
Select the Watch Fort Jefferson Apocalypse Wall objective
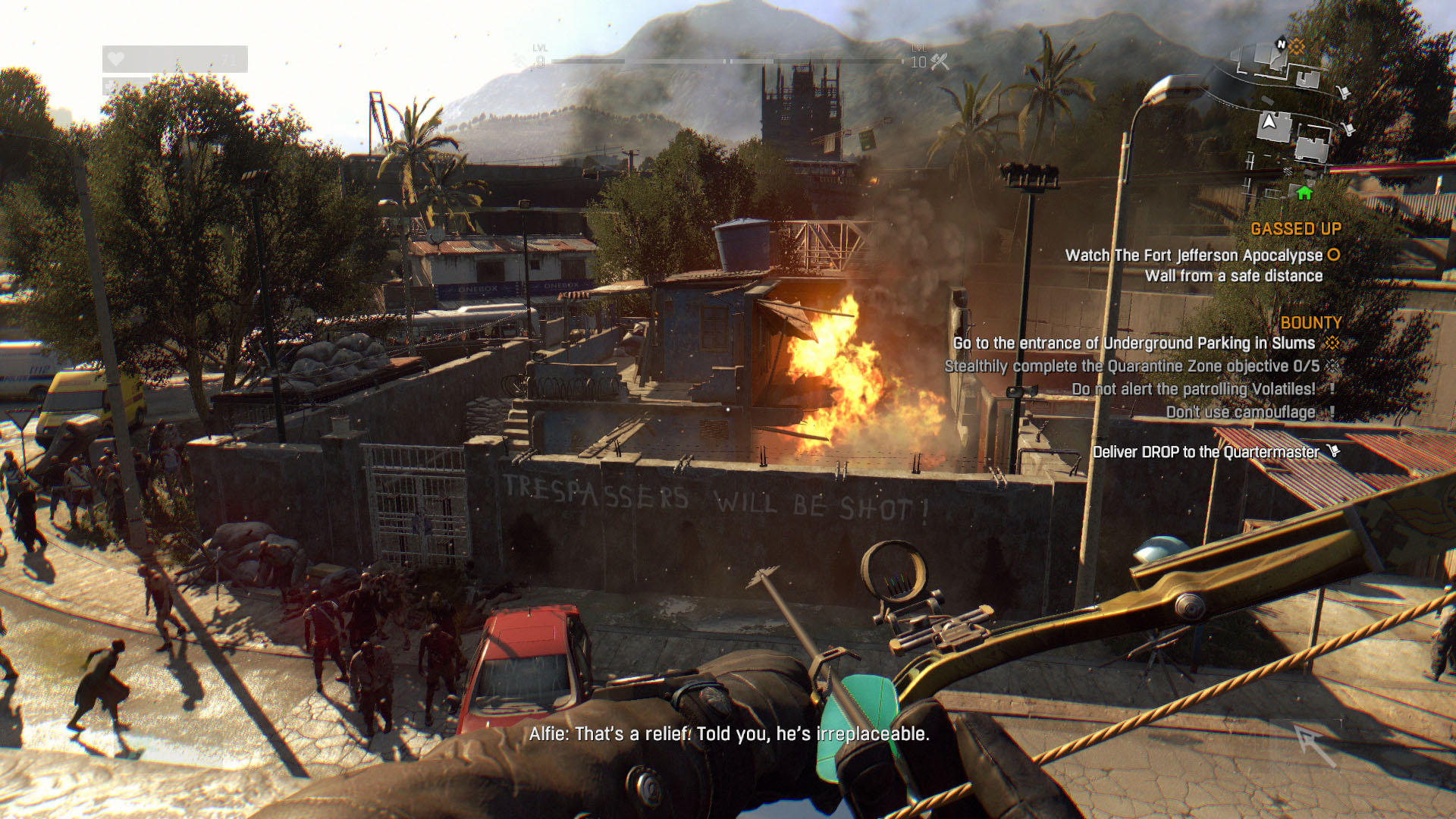click(1194, 265)
